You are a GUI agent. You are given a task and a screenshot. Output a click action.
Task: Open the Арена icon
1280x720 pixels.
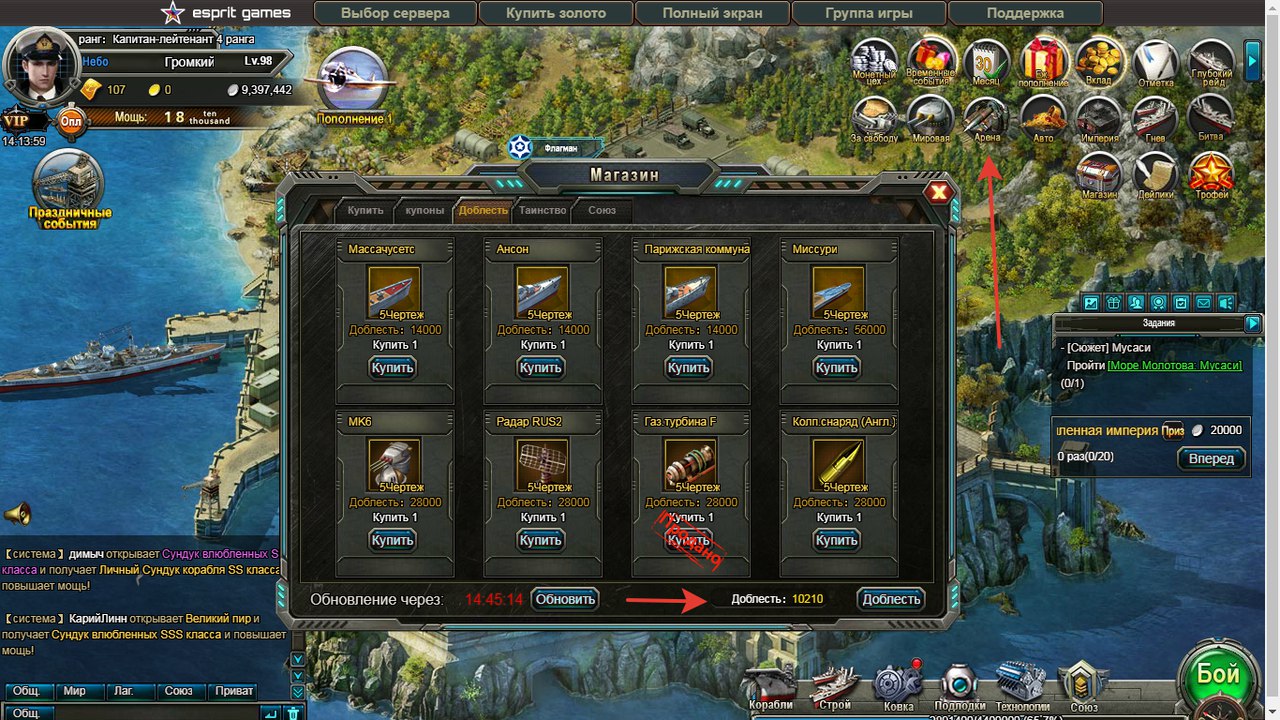[986, 120]
